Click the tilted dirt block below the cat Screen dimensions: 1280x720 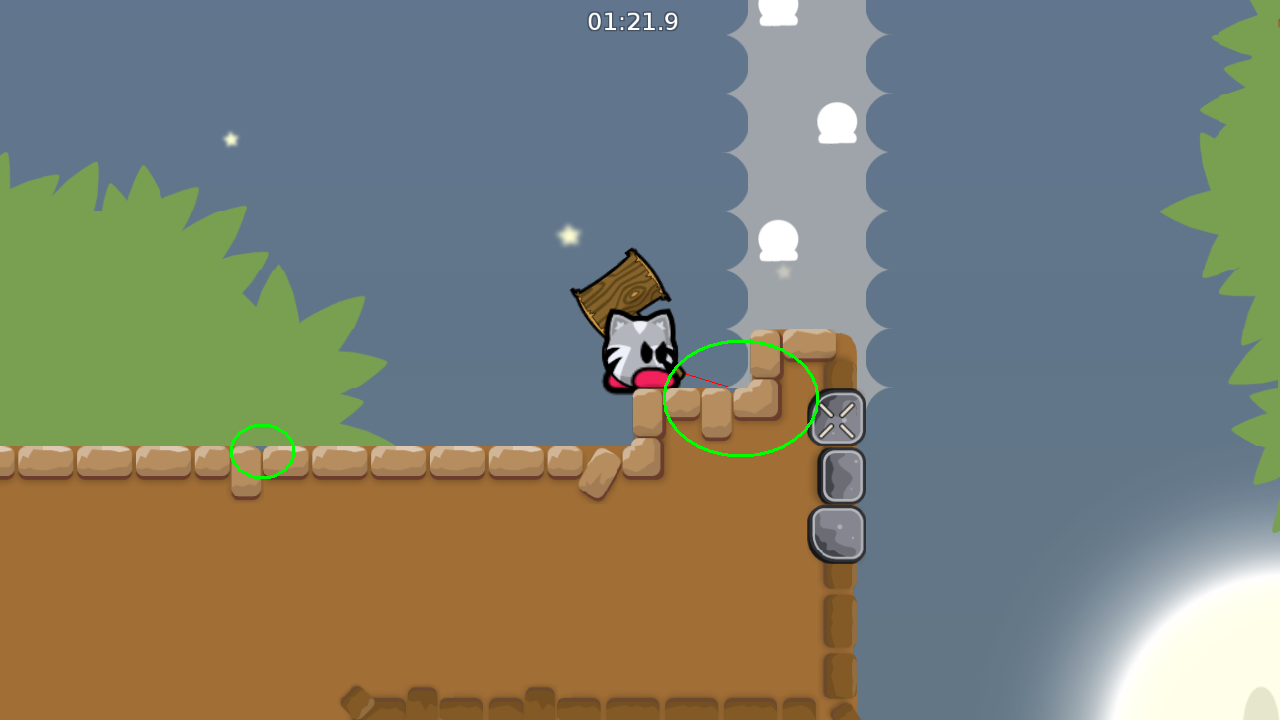pos(600,472)
